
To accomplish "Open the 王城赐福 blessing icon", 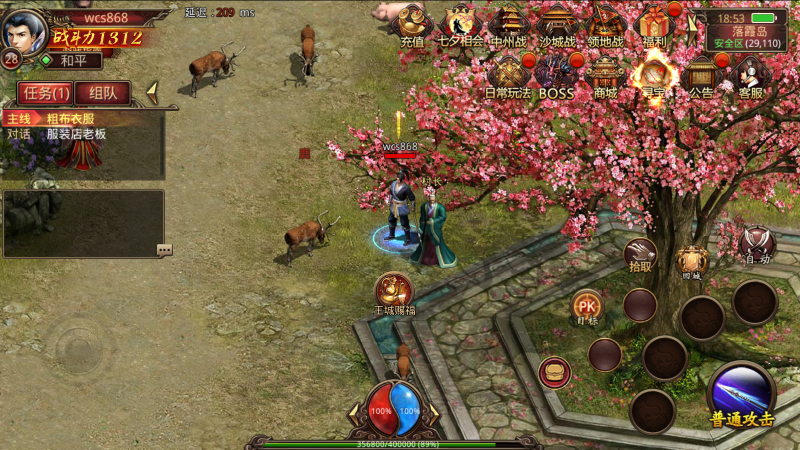I will tap(395, 292).
